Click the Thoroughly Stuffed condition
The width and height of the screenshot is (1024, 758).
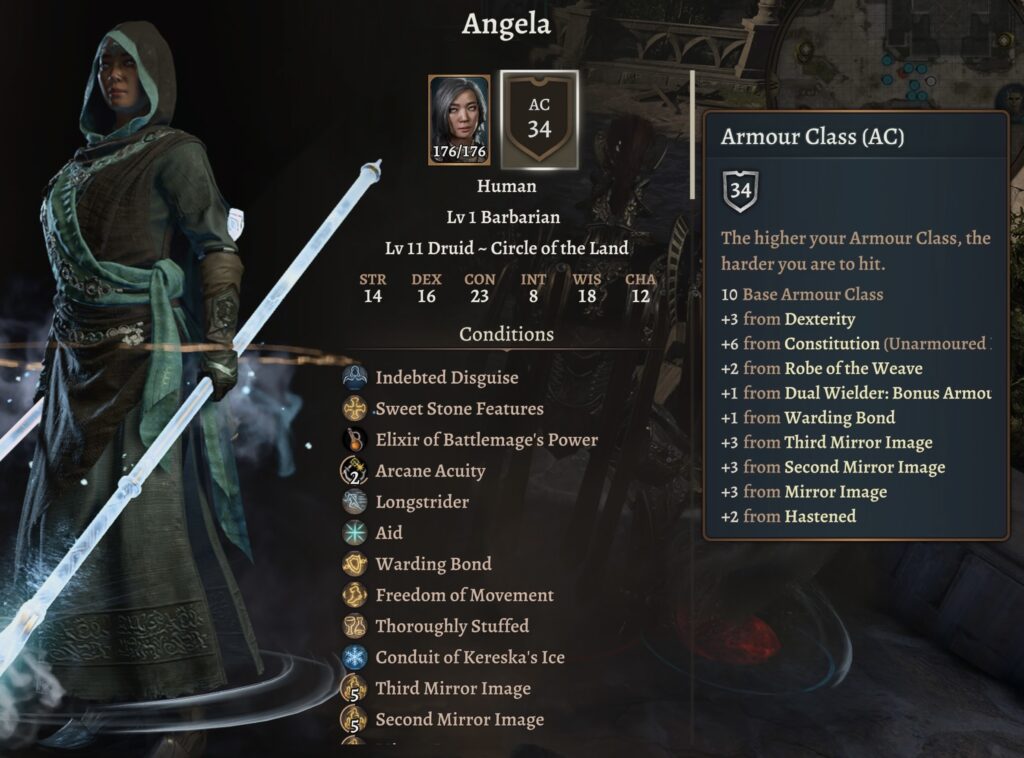[x=452, y=626]
